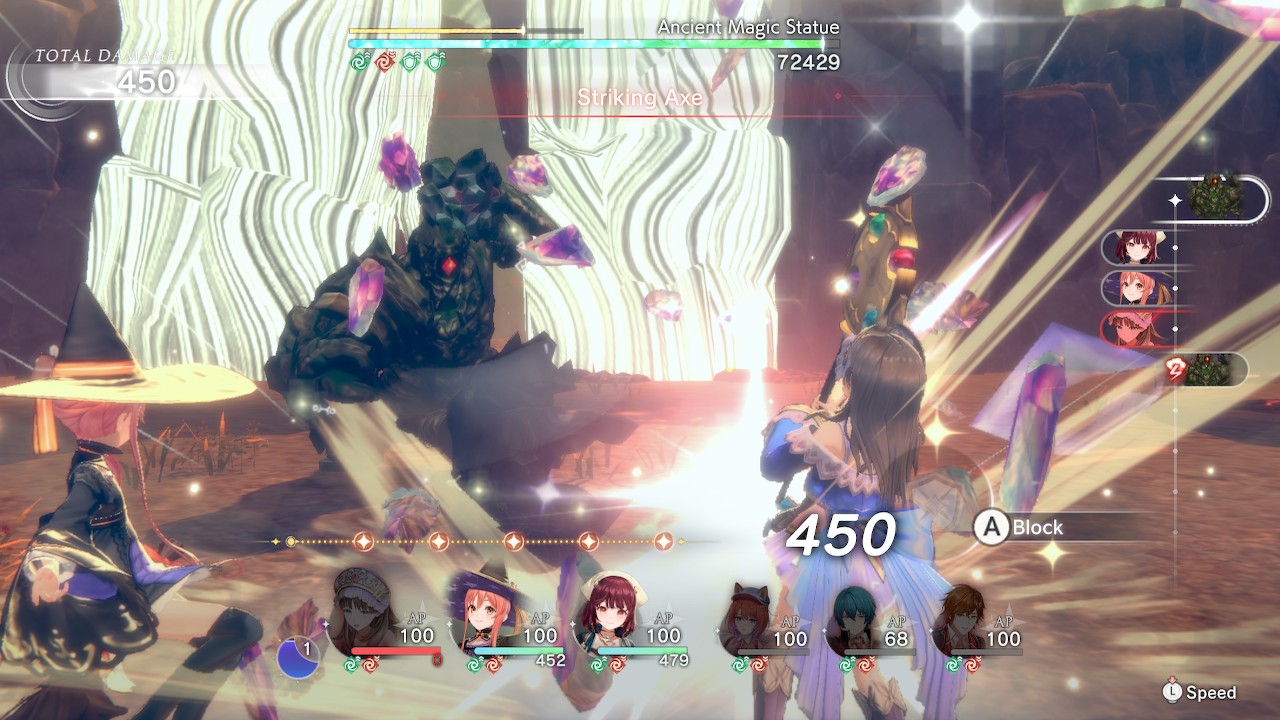Viewport: 1280px width, 720px height.
Task: Select the Striking Axe skill banner
Action: click(640, 99)
